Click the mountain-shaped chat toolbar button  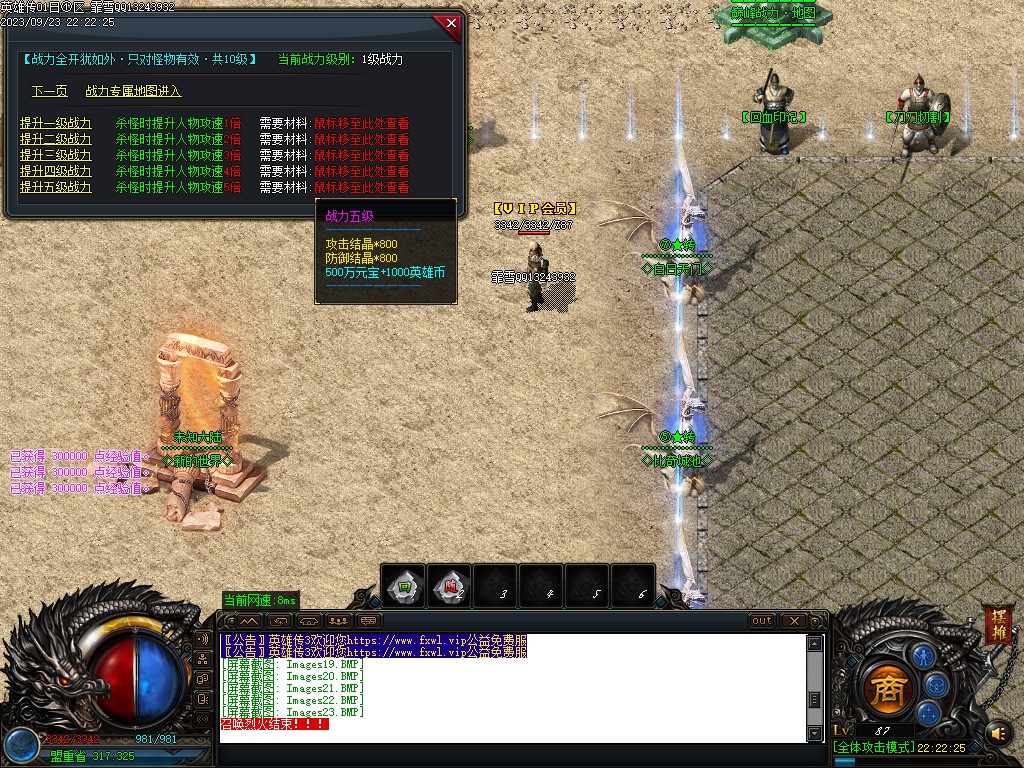249,621
